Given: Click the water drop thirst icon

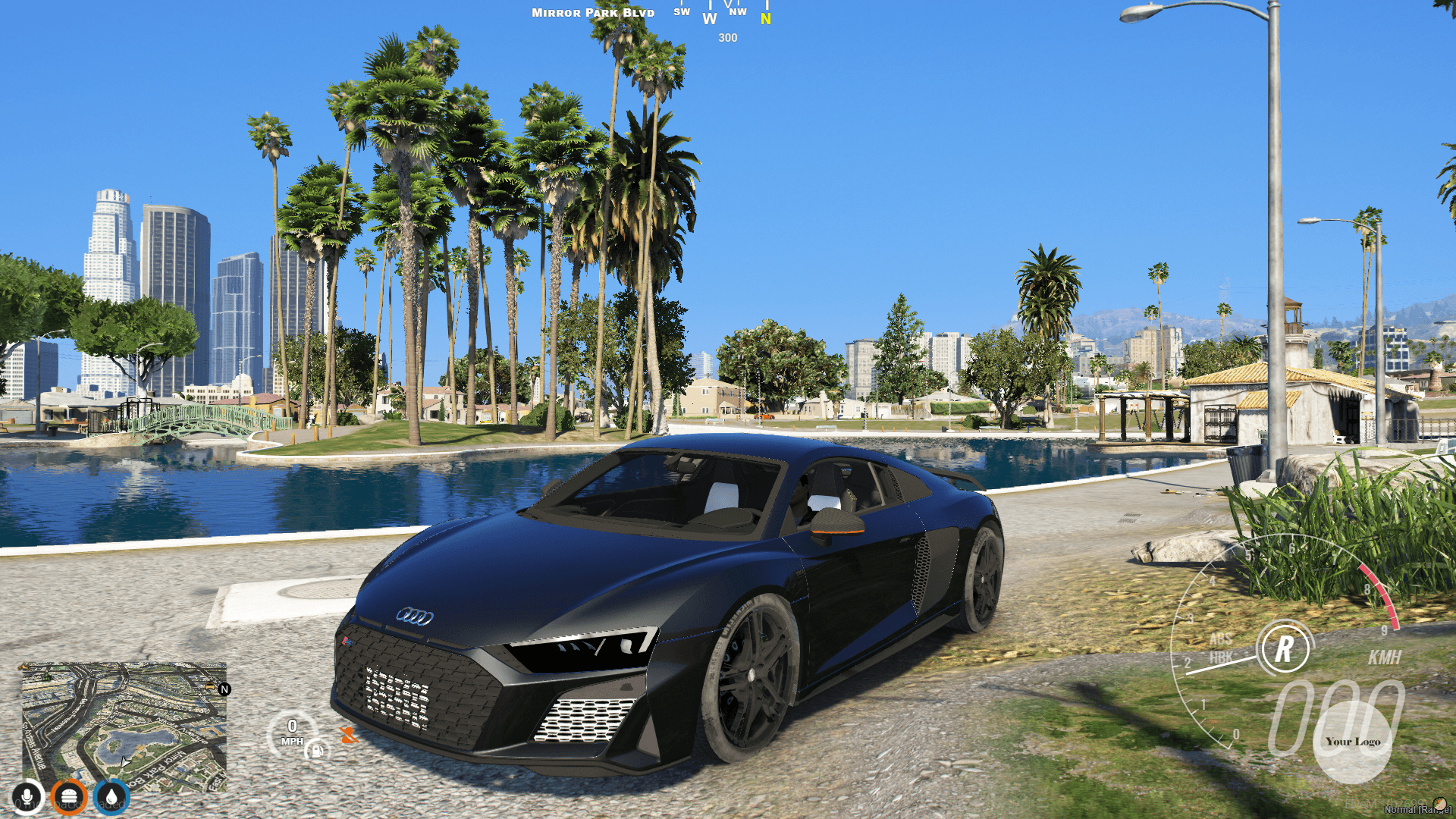Looking at the screenshot, I should pos(110,797).
